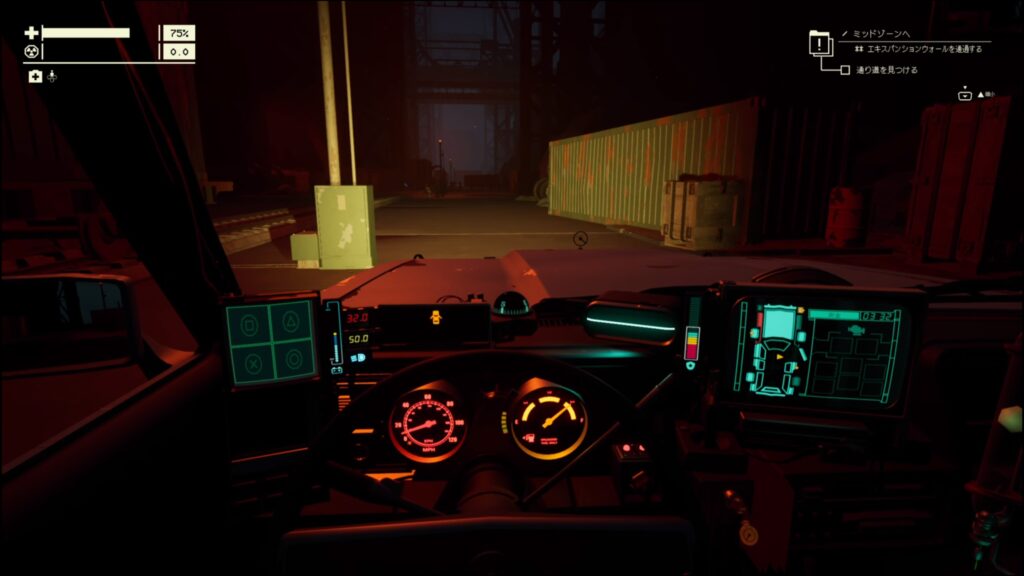Open the quest log folder icon
1024x576 pixels.
tap(820, 43)
